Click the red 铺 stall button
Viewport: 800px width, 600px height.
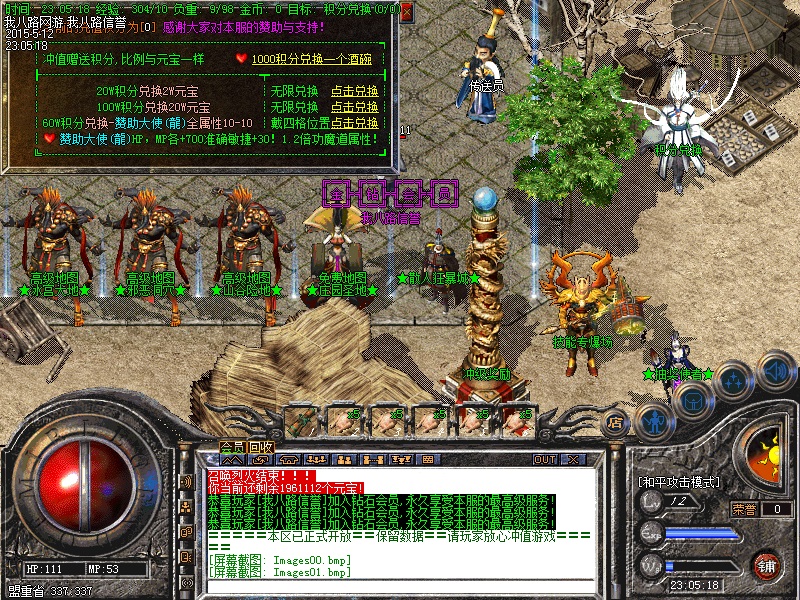[x=767, y=565]
